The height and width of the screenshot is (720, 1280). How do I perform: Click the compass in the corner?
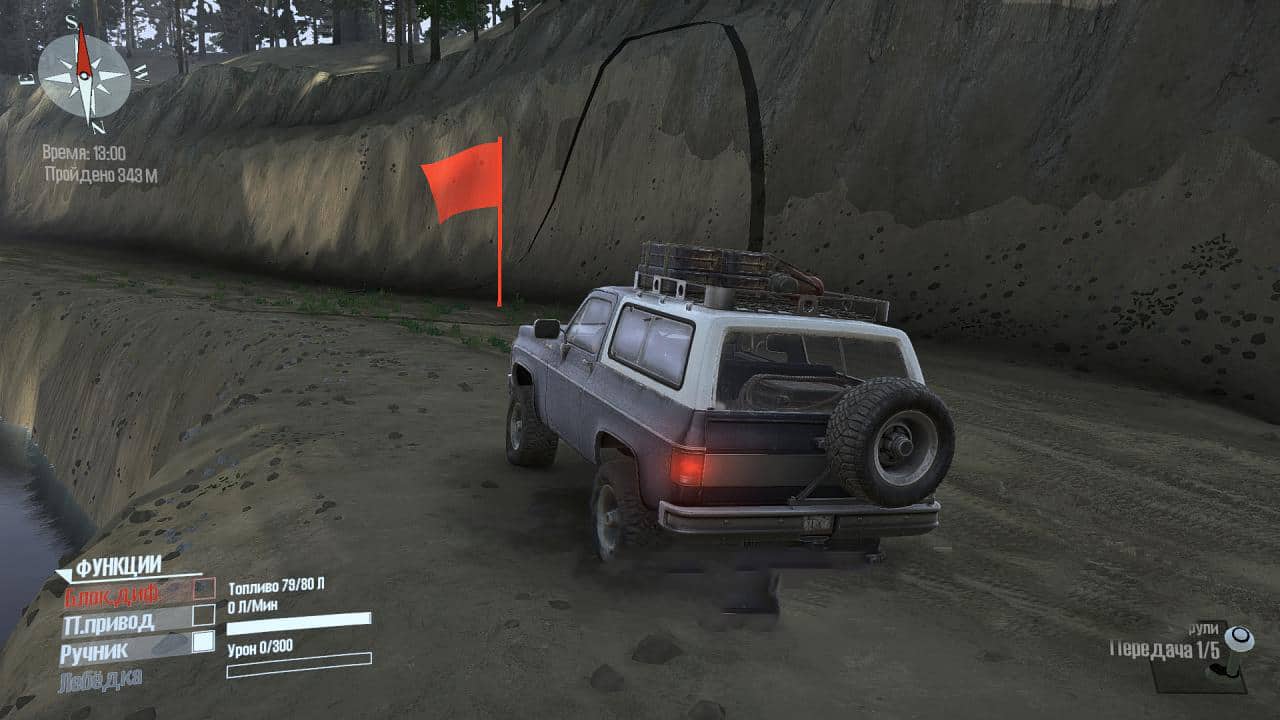click(84, 76)
